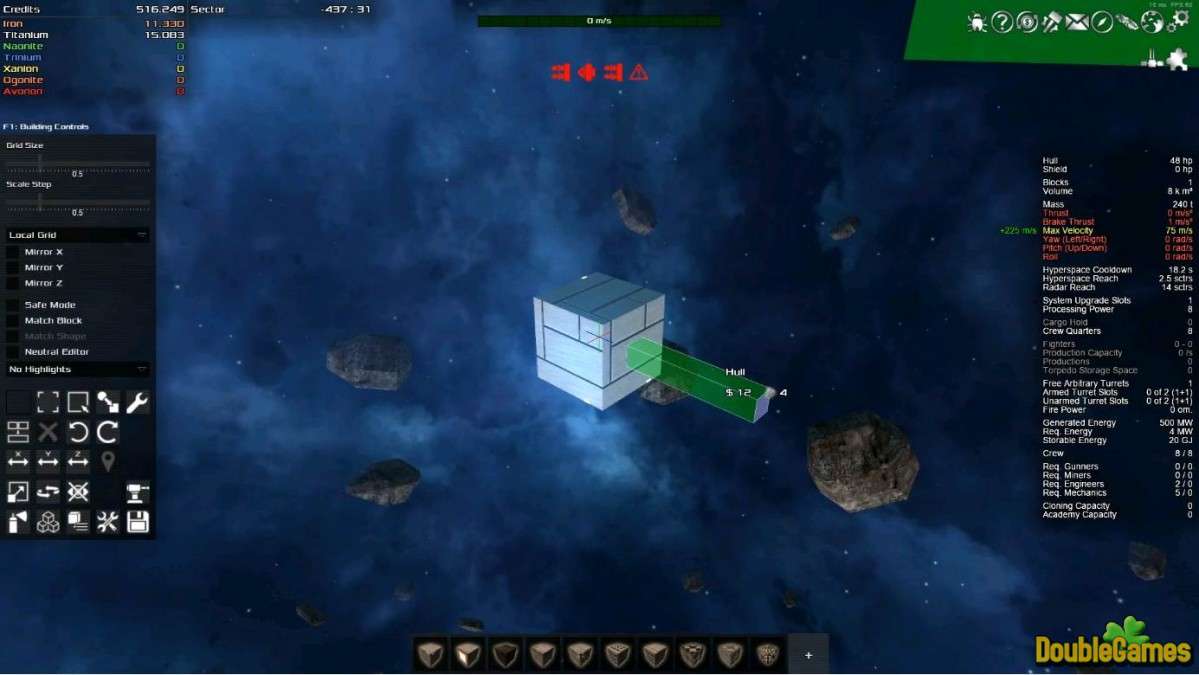Screen dimensions: 1199x675
Task: Open the Local Grid dropdown
Action: pos(77,235)
